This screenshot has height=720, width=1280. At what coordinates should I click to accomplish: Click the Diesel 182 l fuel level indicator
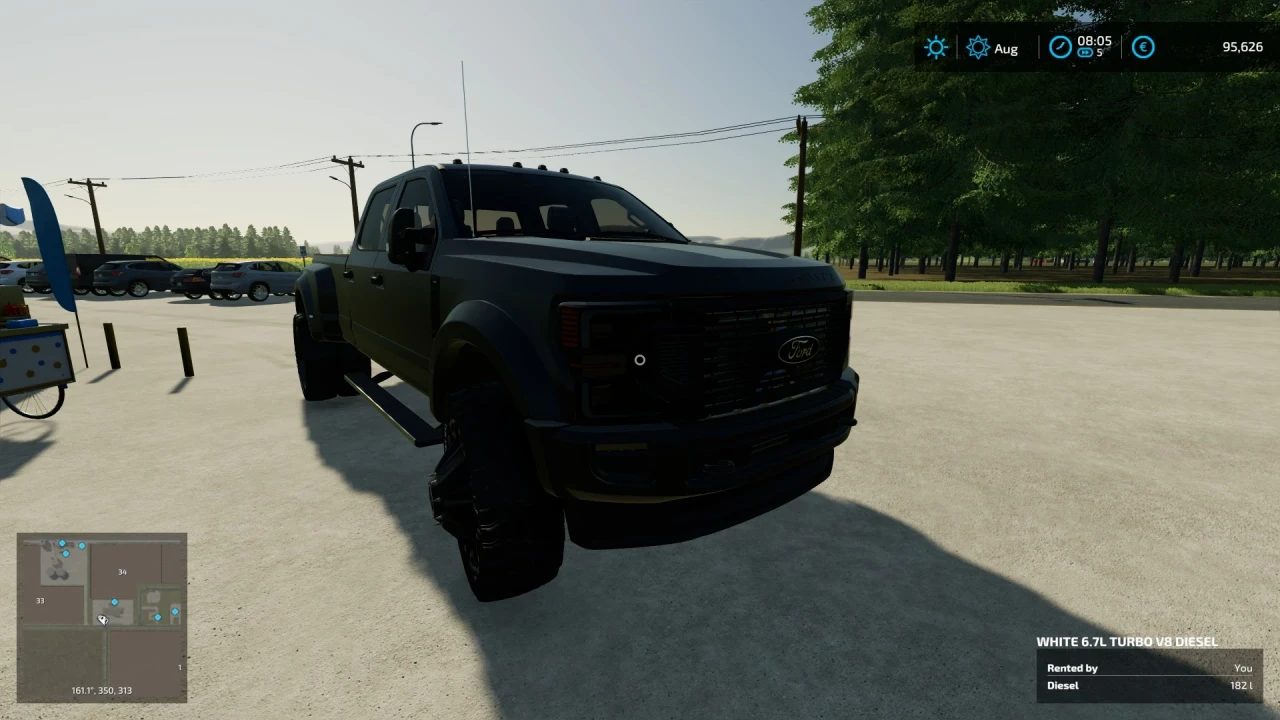coord(1150,685)
